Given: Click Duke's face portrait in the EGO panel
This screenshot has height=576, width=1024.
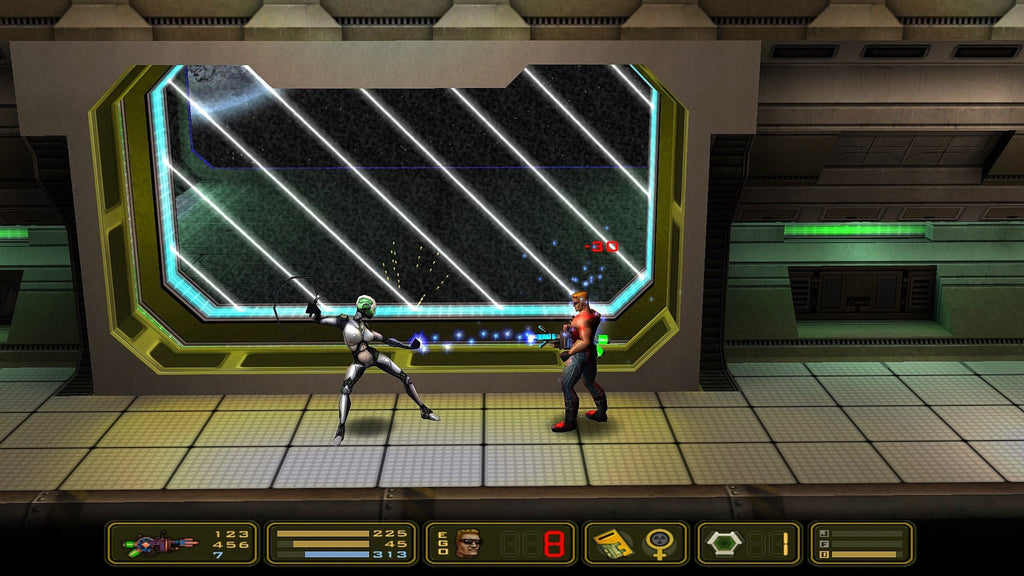Looking at the screenshot, I should [468, 544].
